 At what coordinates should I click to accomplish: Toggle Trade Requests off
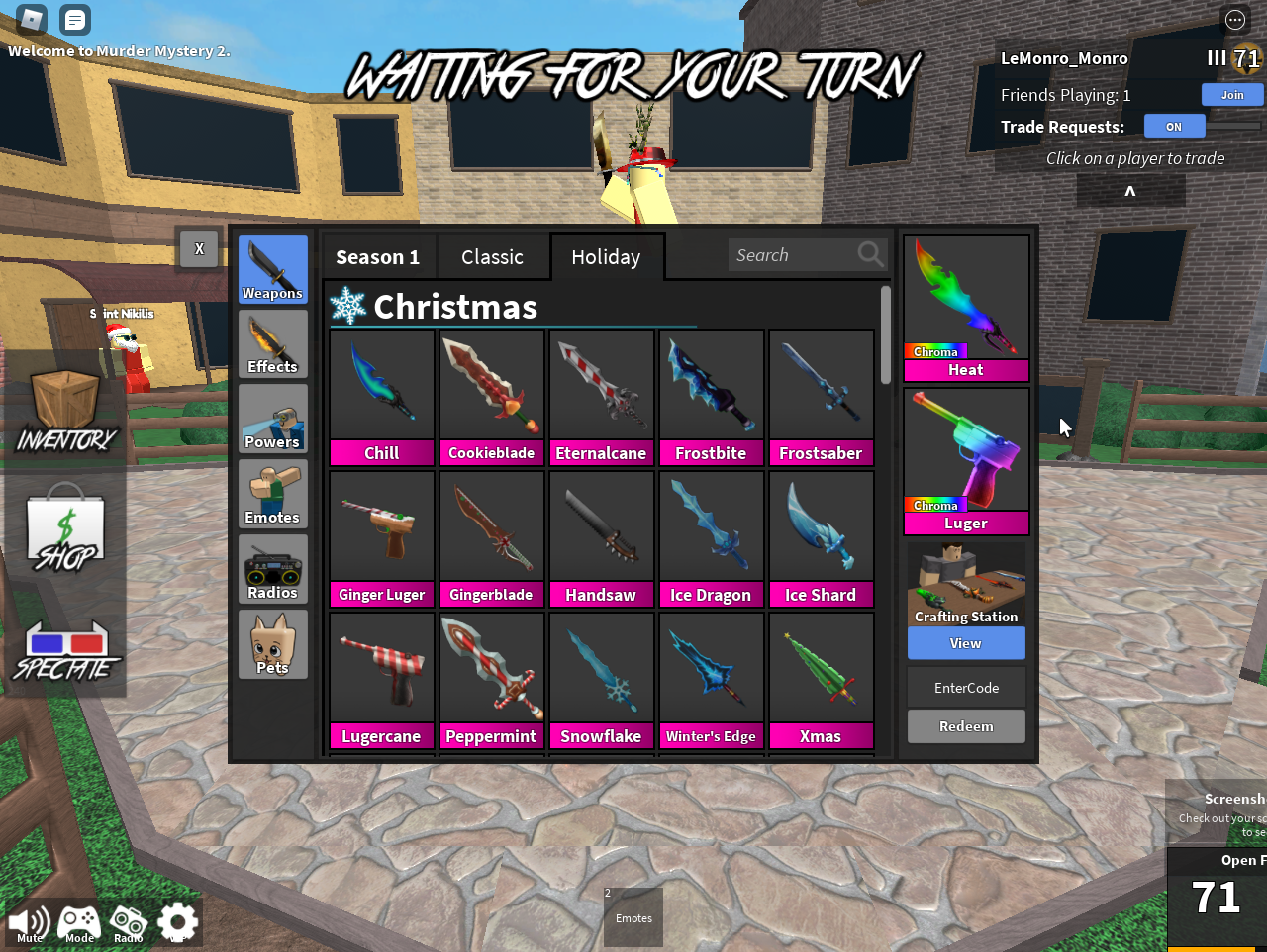[1174, 126]
